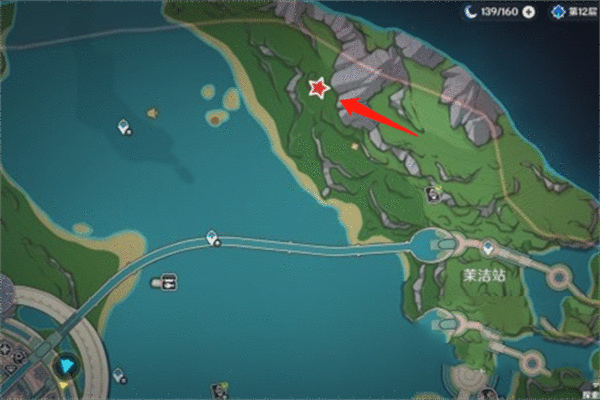600x400 pixels.
Task: Select the red star map marker
Action: [318, 88]
